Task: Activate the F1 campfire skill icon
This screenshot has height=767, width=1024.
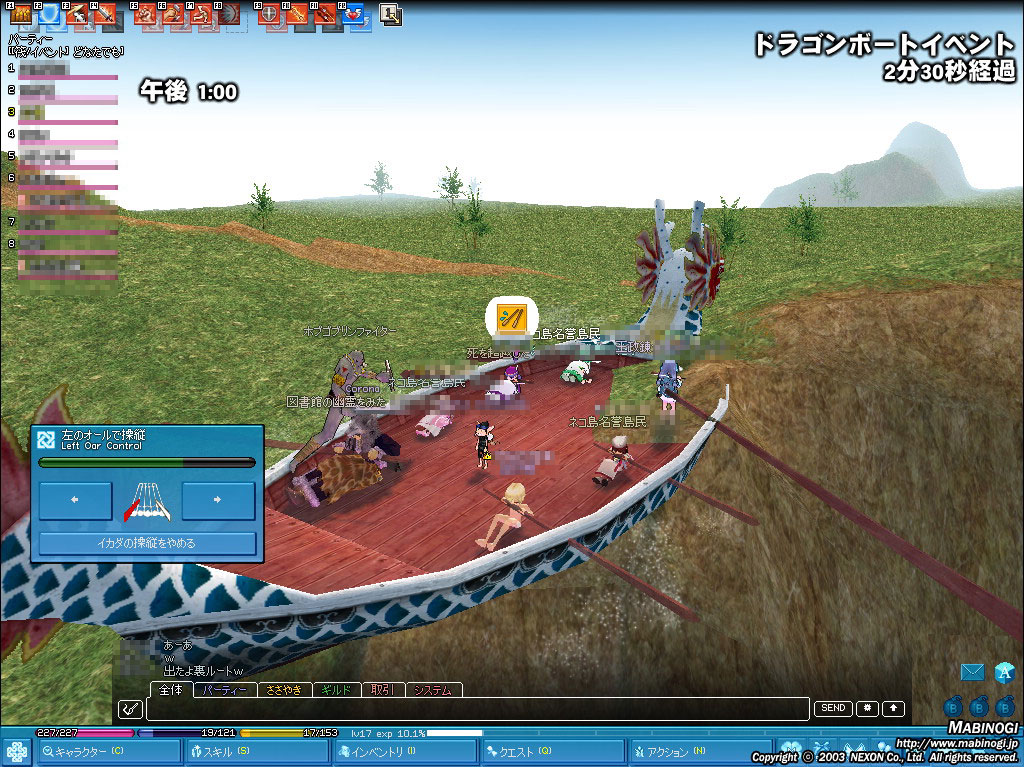Action: [x=21, y=15]
